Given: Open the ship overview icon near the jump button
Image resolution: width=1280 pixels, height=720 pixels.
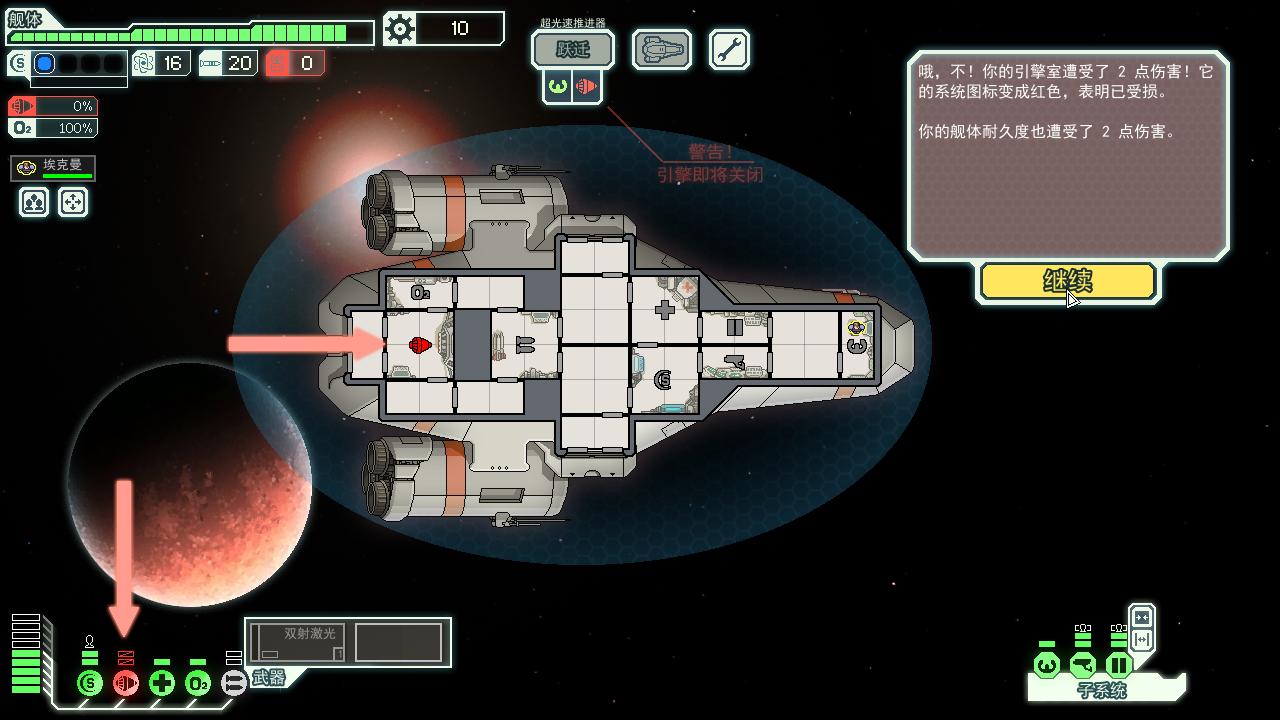Looking at the screenshot, I should (660, 48).
